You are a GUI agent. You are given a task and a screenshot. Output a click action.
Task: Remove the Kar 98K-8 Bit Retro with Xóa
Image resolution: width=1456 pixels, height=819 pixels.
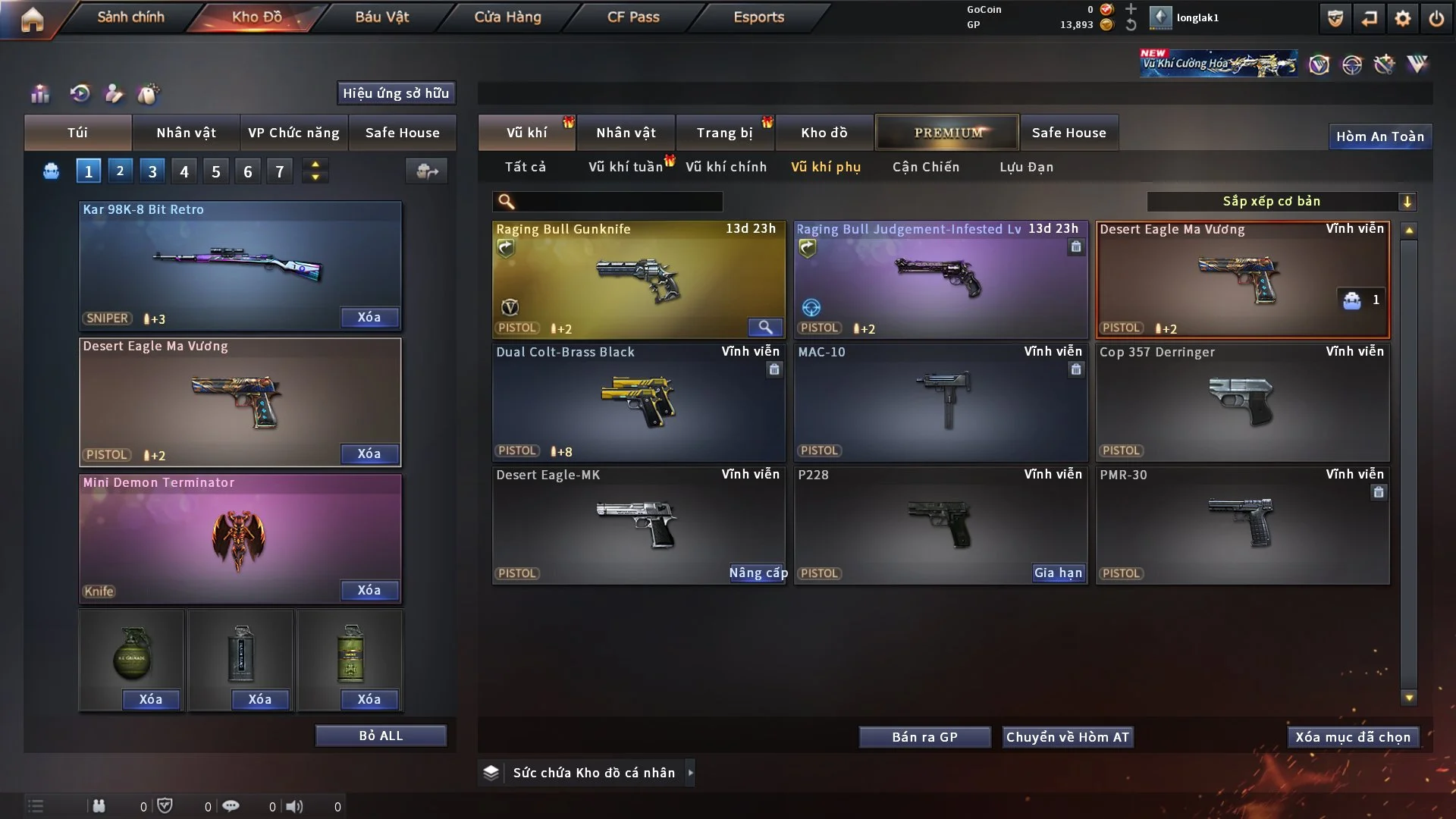tap(369, 317)
